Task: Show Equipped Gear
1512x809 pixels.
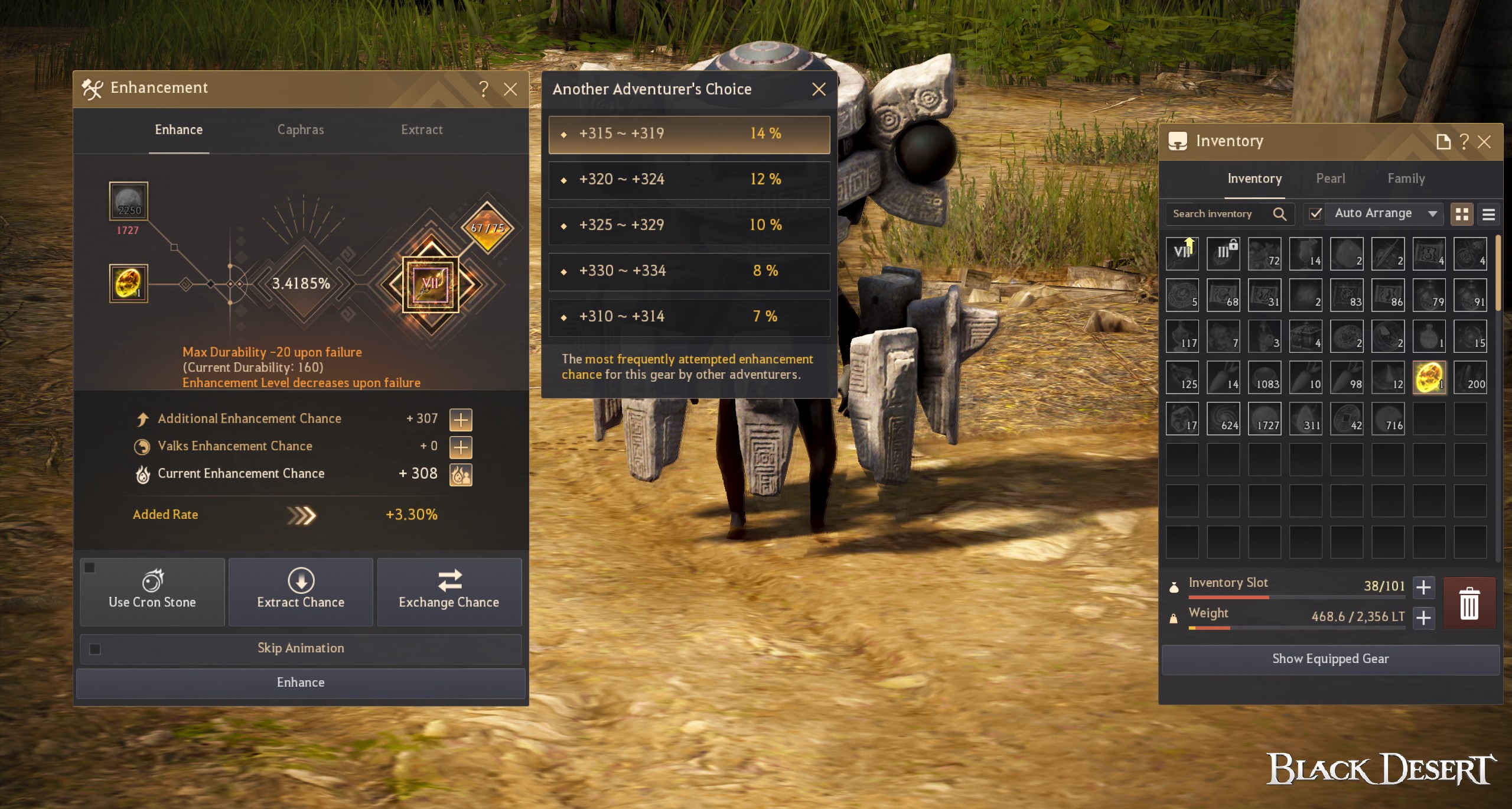Action: coord(1330,659)
